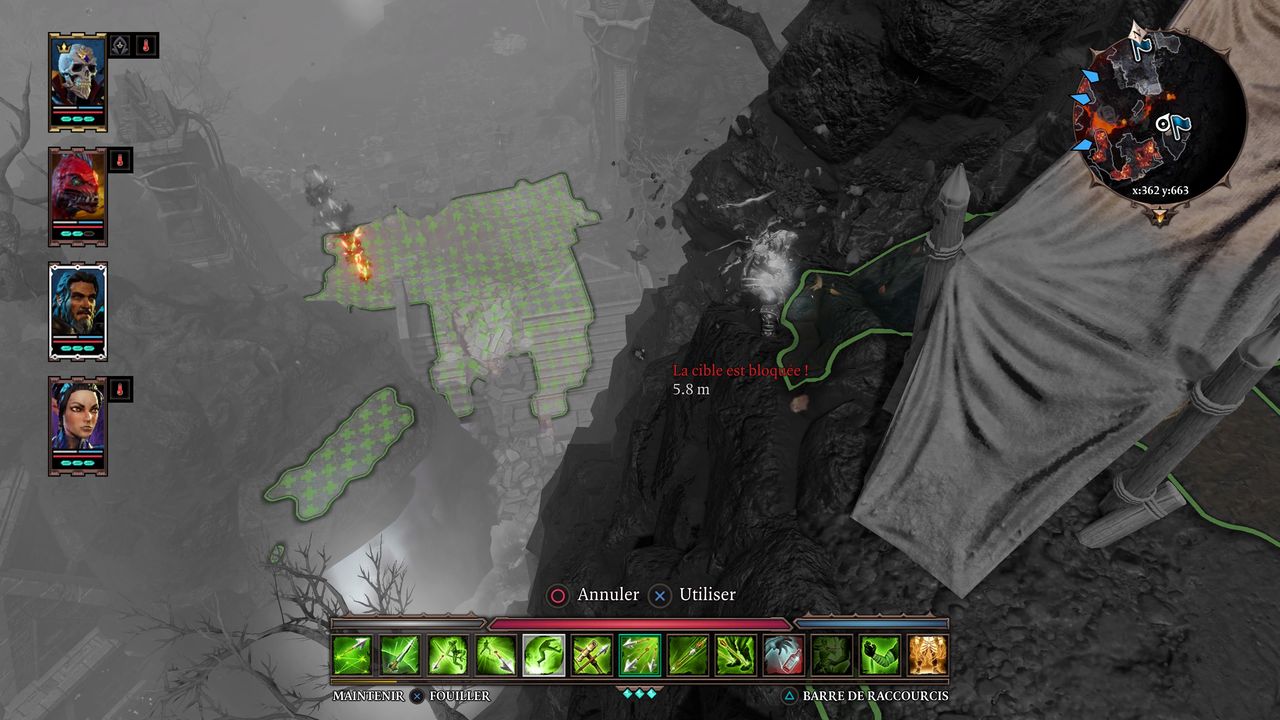Use the red potion bottle skill
1280x720 pixels.
coord(784,655)
